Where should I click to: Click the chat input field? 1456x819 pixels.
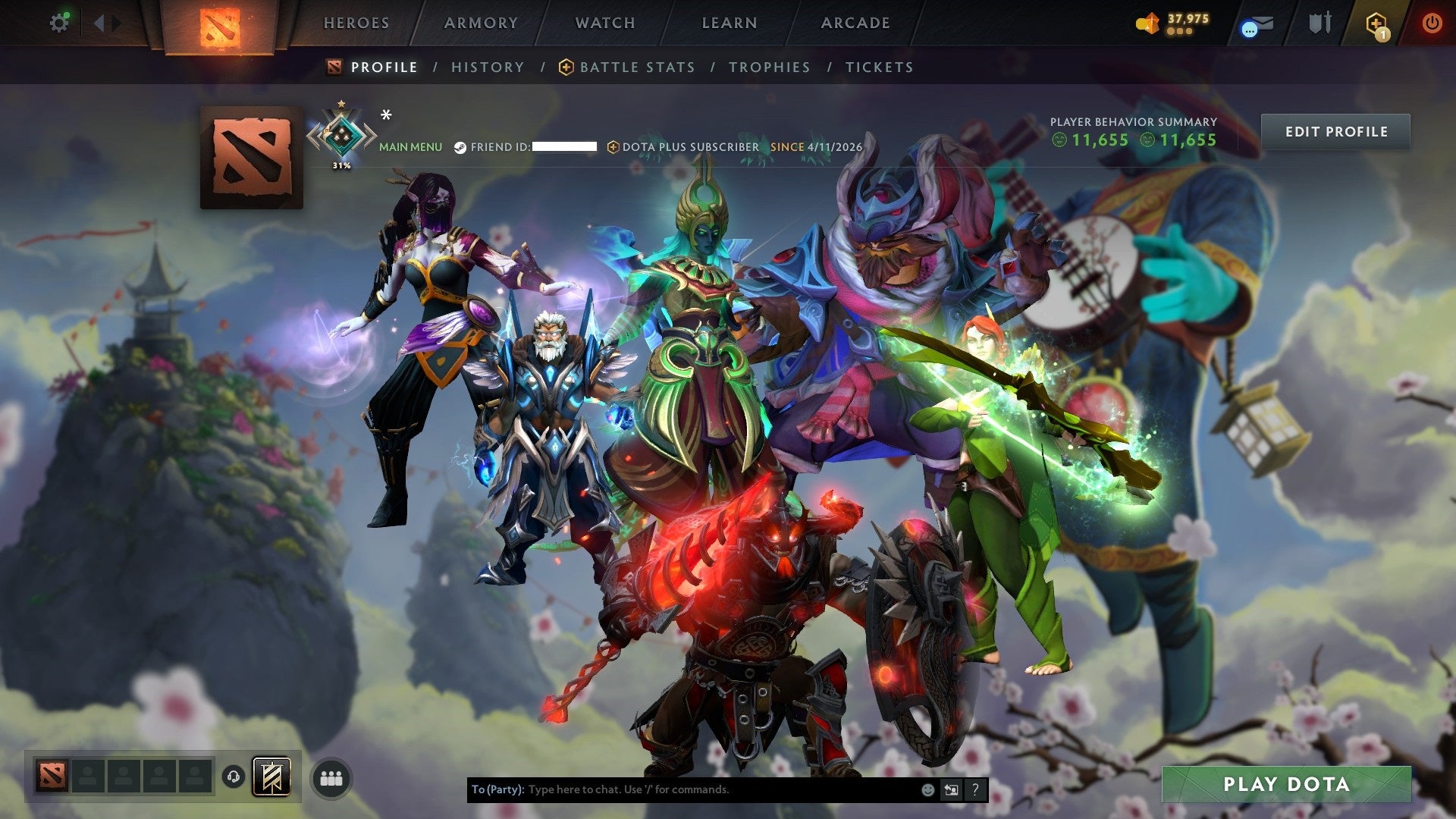pos(682,789)
